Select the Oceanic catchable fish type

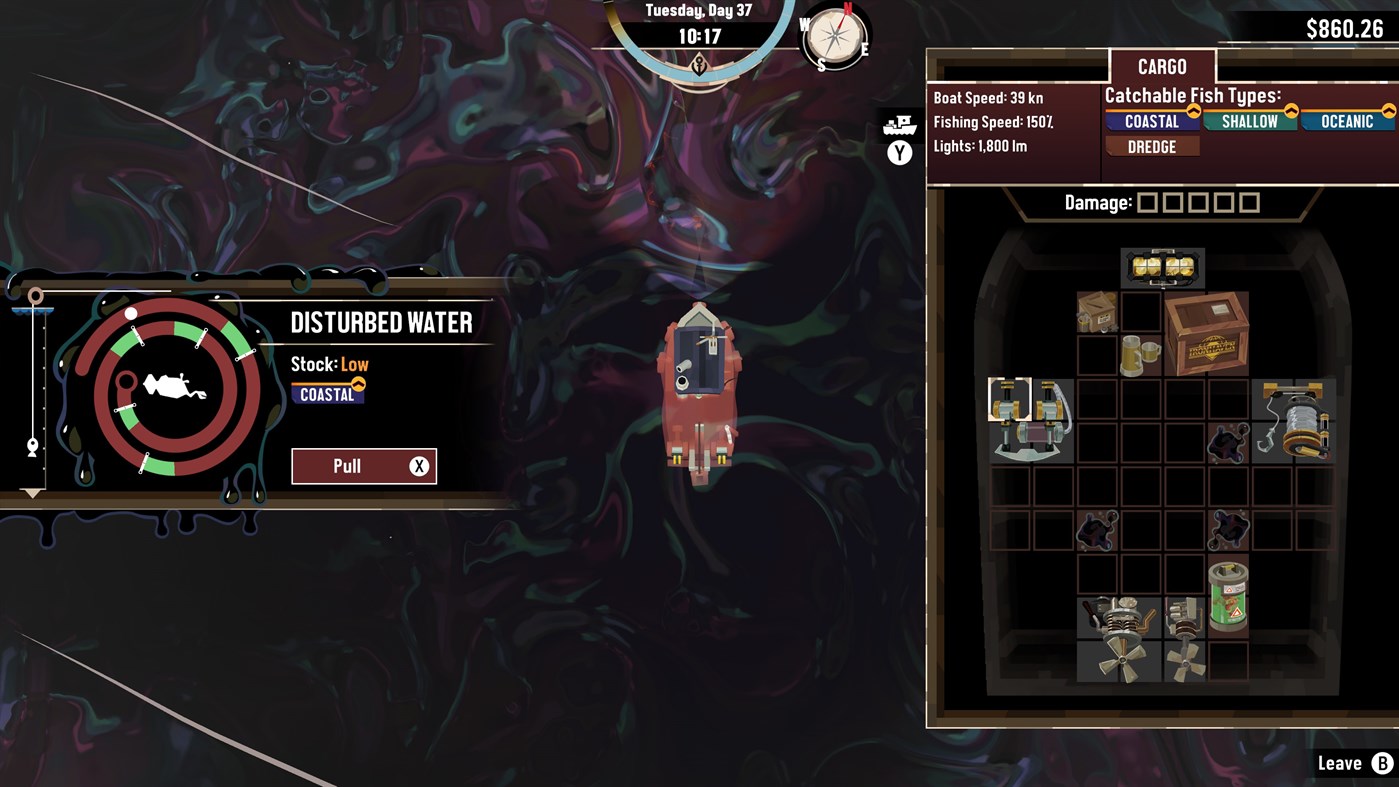click(1346, 121)
